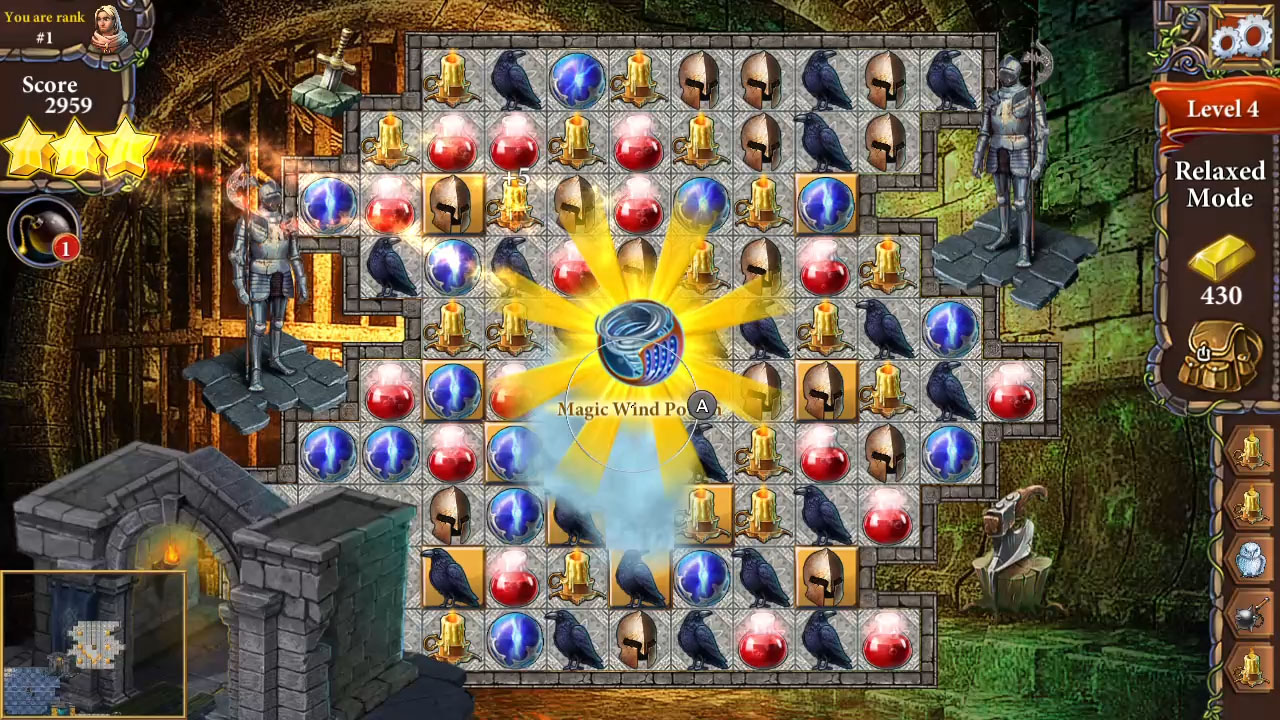Viewport: 1280px width, 720px height.
Task: Select the bomb power-up on the left
Action: point(42,232)
